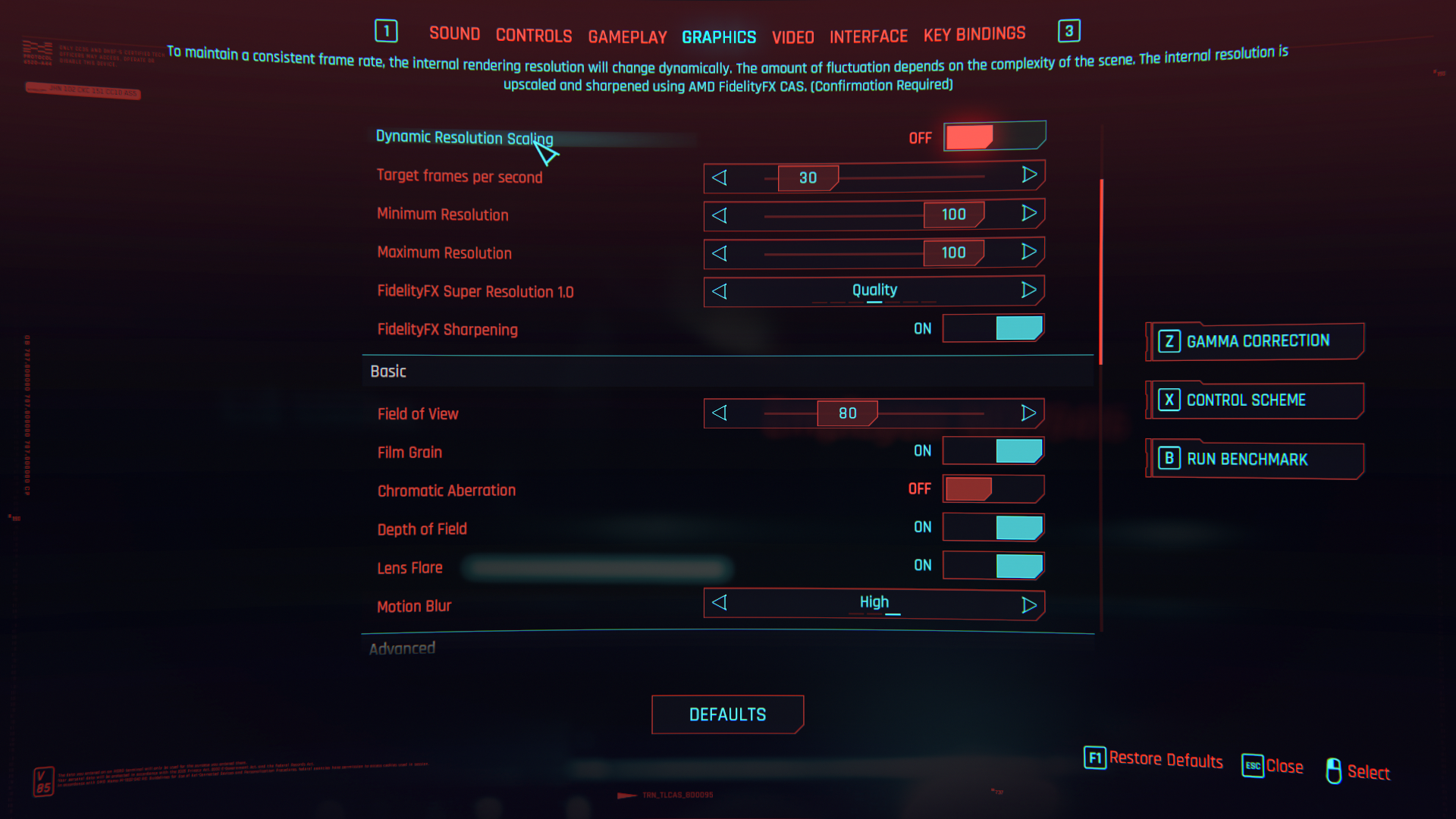Increase Target frames per second with right arrow
The image size is (1456, 819).
[x=1028, y=175]
